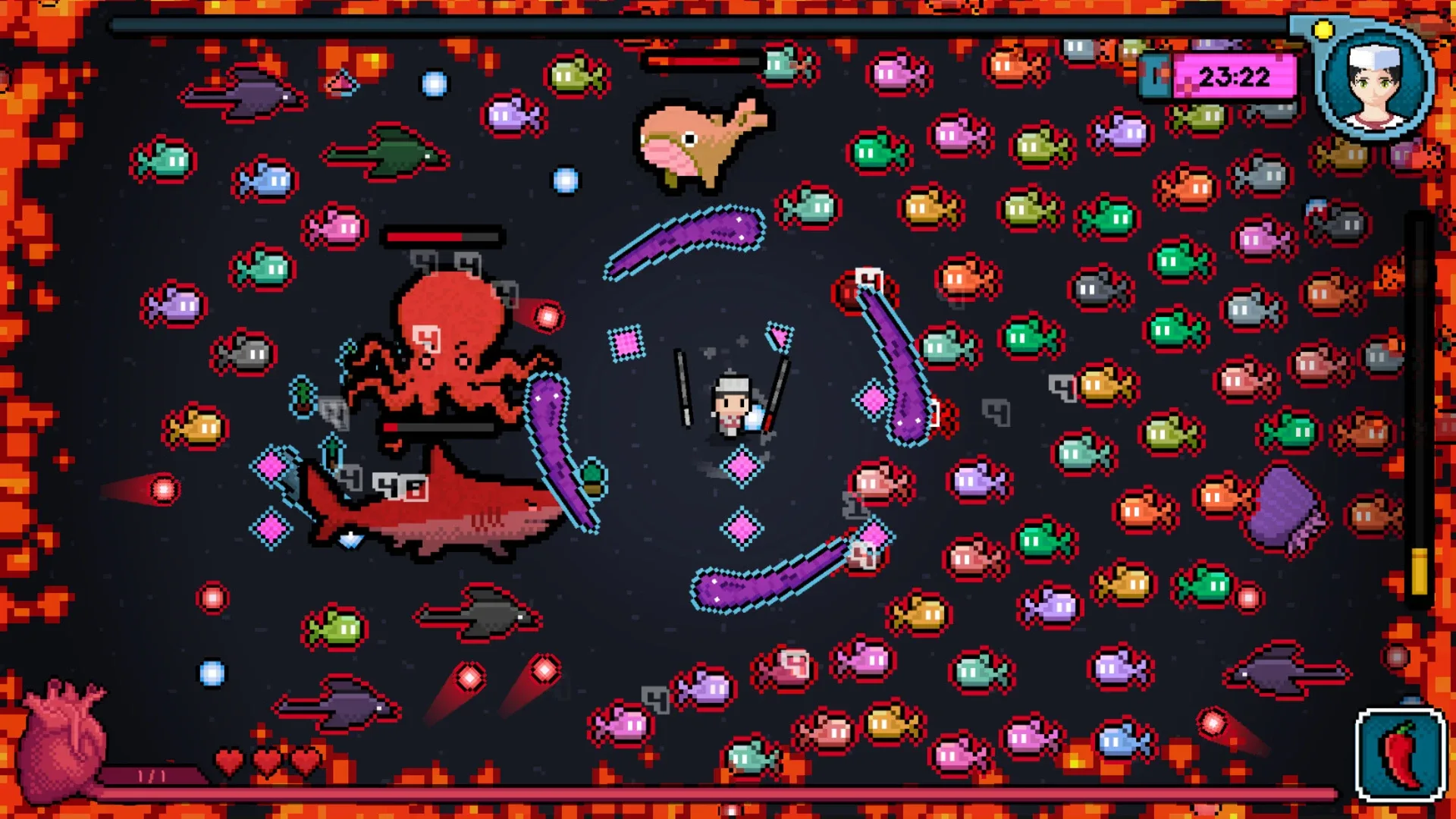
Task: Click the stopwatch timer icon
Action: click(x=1156, y=76)
